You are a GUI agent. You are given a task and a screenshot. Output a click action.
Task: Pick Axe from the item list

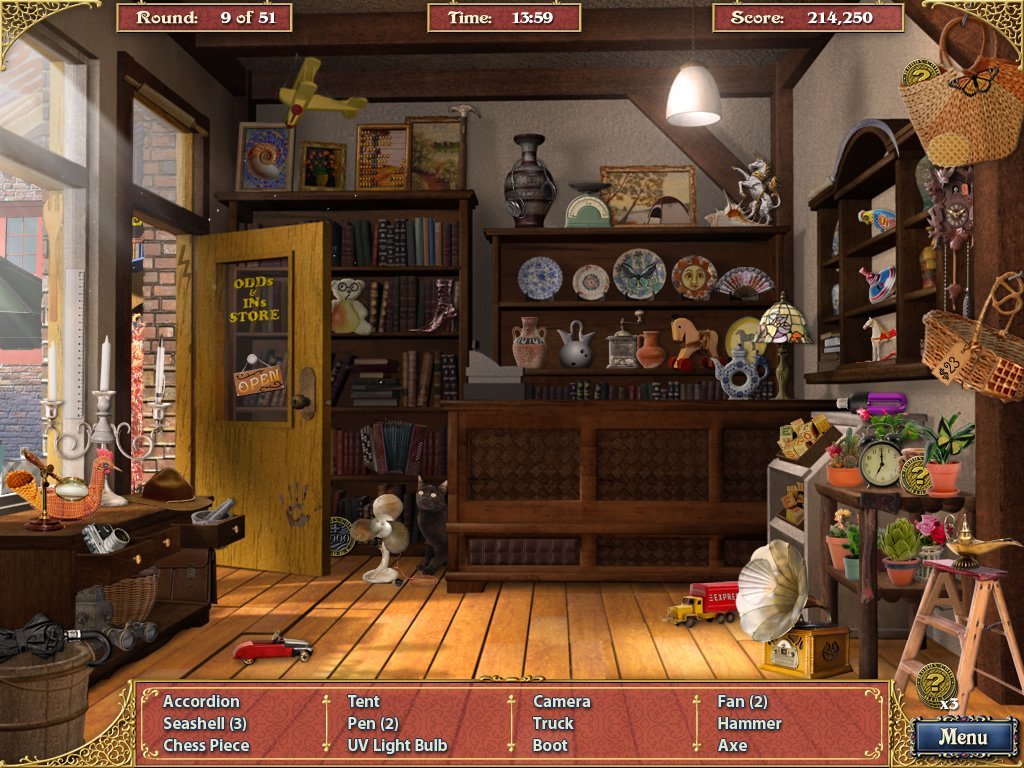click(x=732, y=745)
